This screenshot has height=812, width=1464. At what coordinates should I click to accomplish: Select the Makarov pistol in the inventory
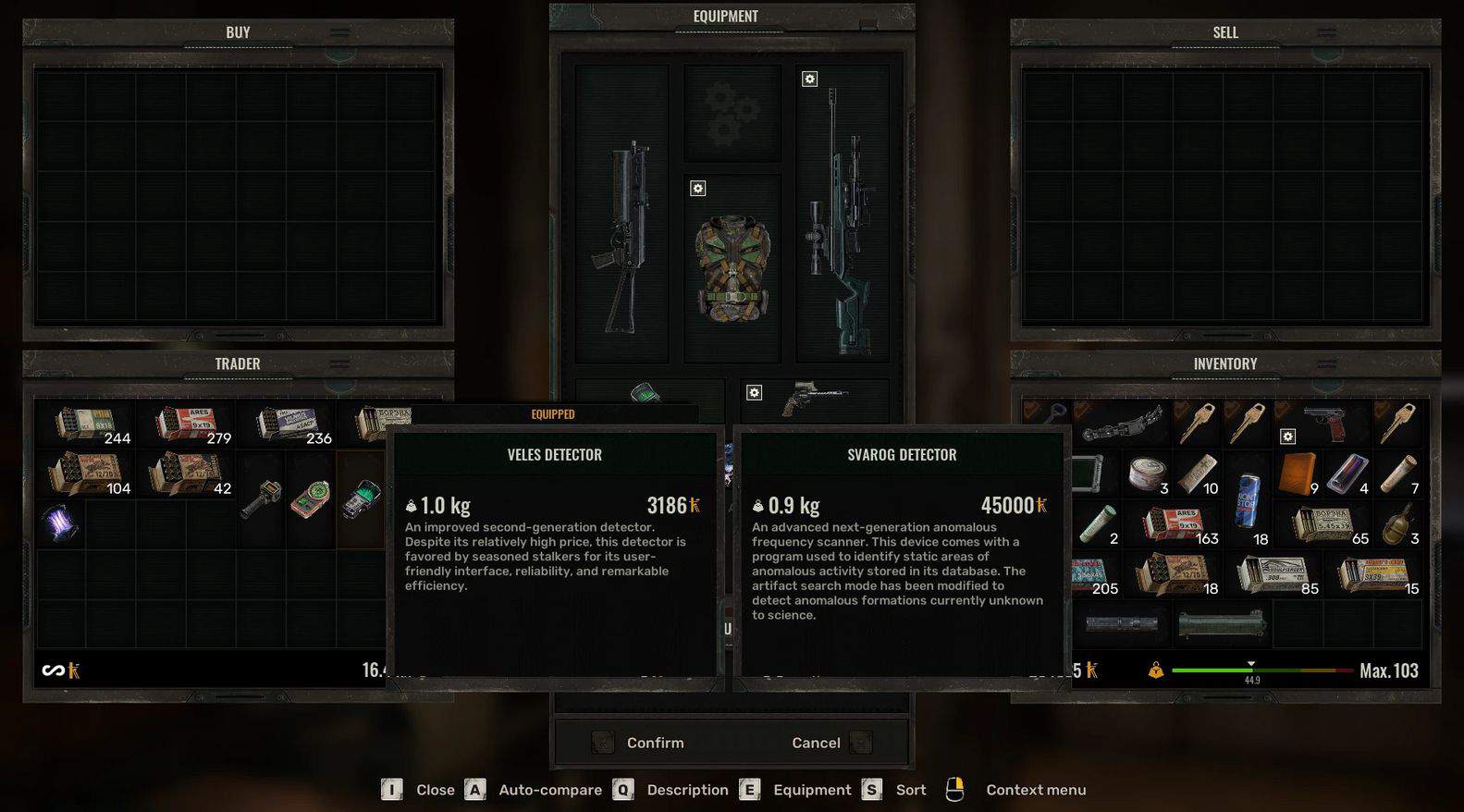tap(1323, 423)
